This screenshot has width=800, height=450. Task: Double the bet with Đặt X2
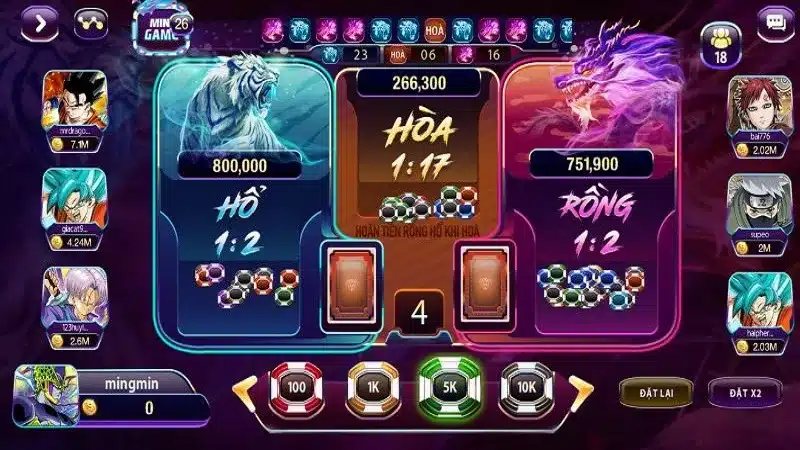(x=745, y=392)
